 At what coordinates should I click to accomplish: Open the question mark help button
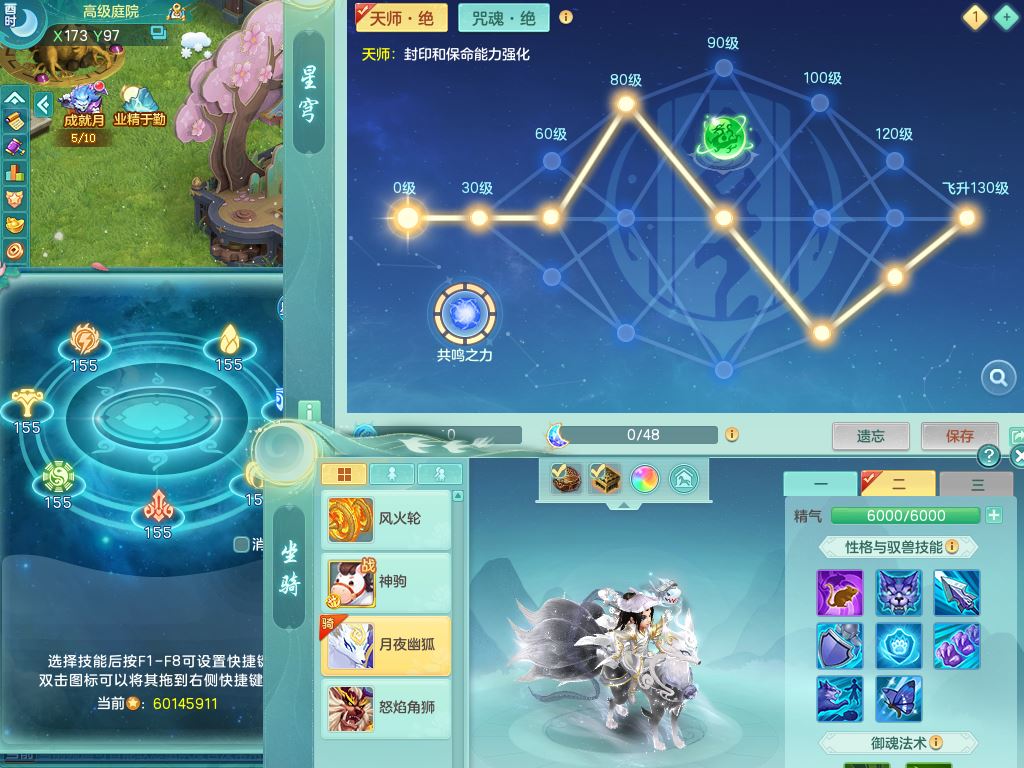coord(989,456)
